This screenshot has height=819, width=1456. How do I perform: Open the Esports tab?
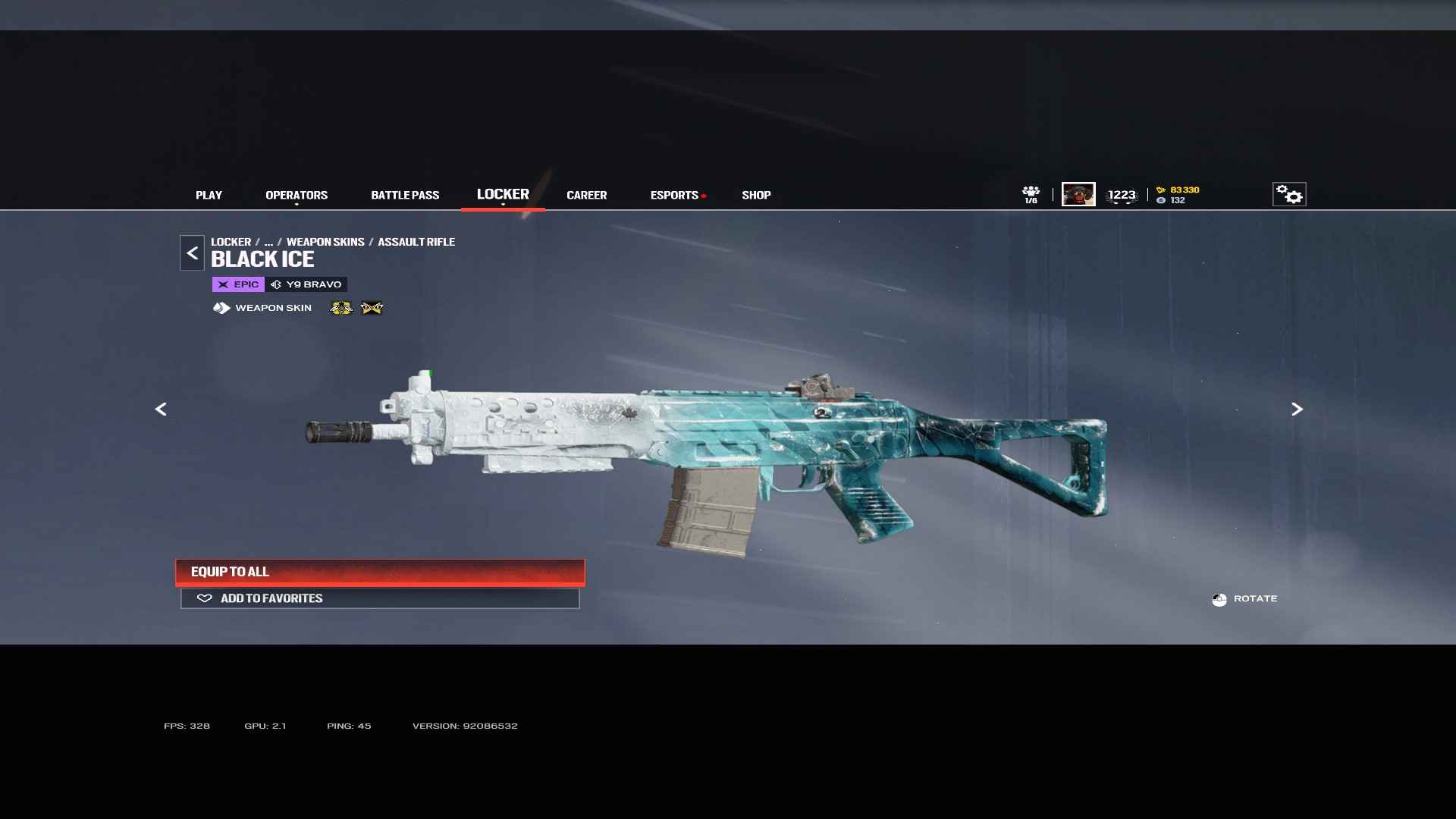click(x=674, y=195)
